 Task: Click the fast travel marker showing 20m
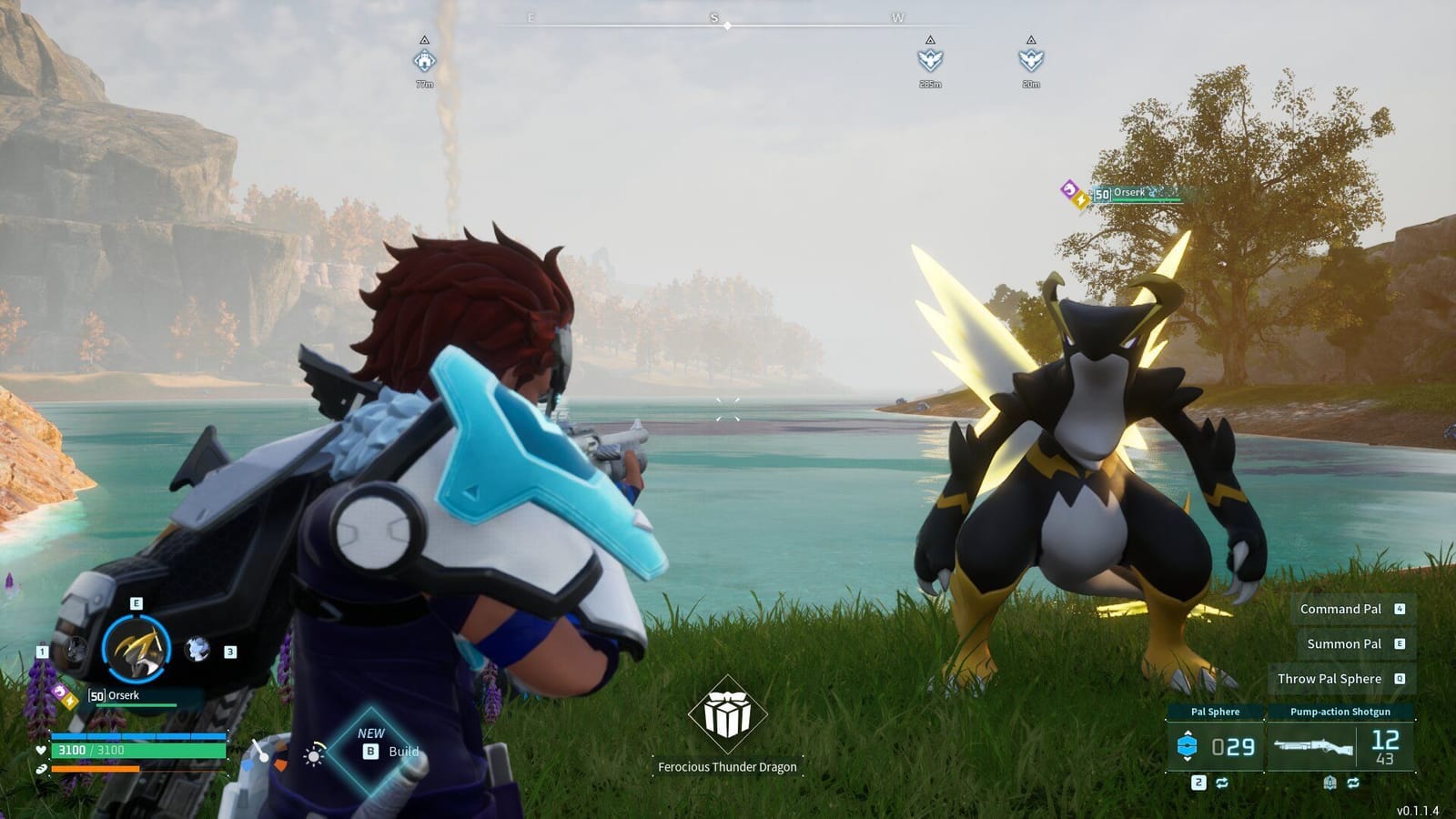(x=1030, y=62)
